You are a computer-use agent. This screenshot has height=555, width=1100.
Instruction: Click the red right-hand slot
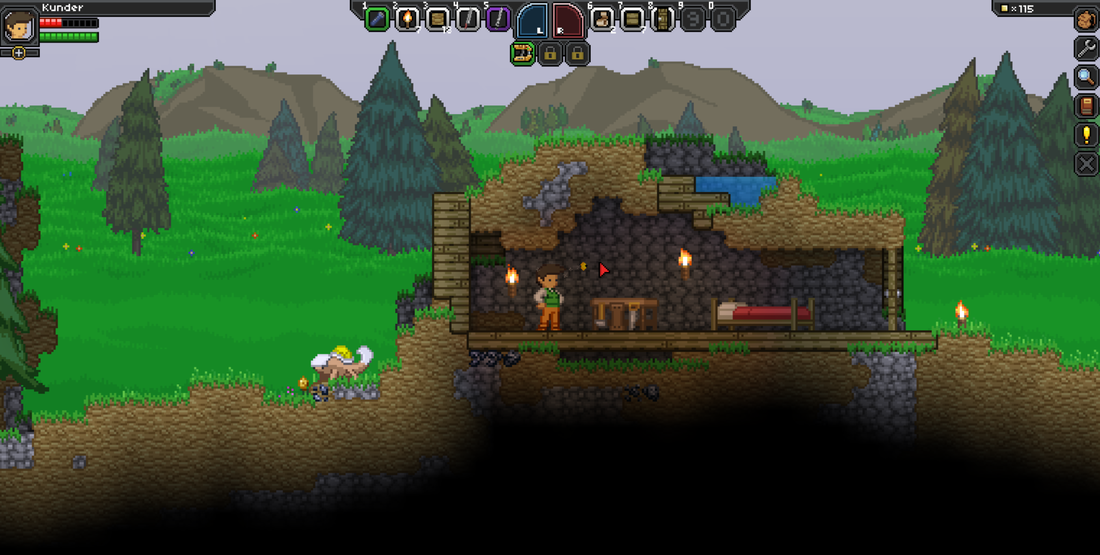point(567,20)
